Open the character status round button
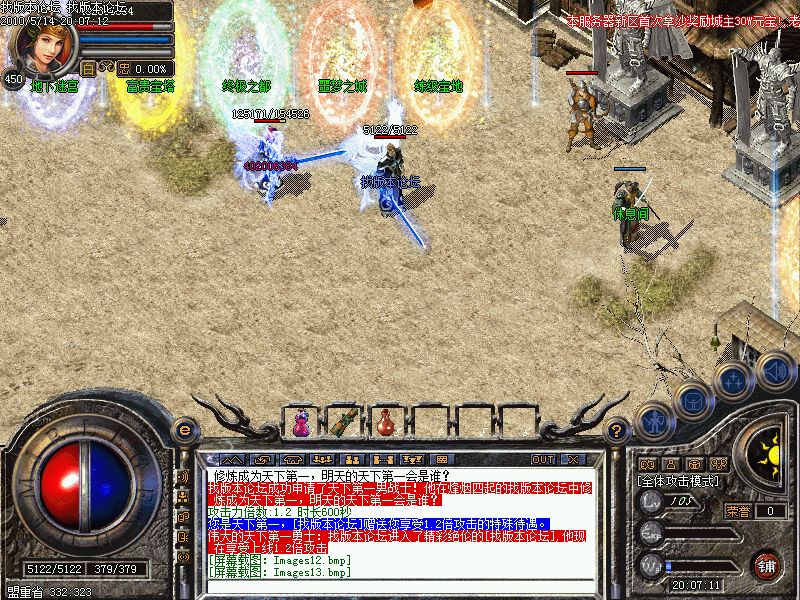Viewport: 800px width, 600px height. (x=654, y=422)
